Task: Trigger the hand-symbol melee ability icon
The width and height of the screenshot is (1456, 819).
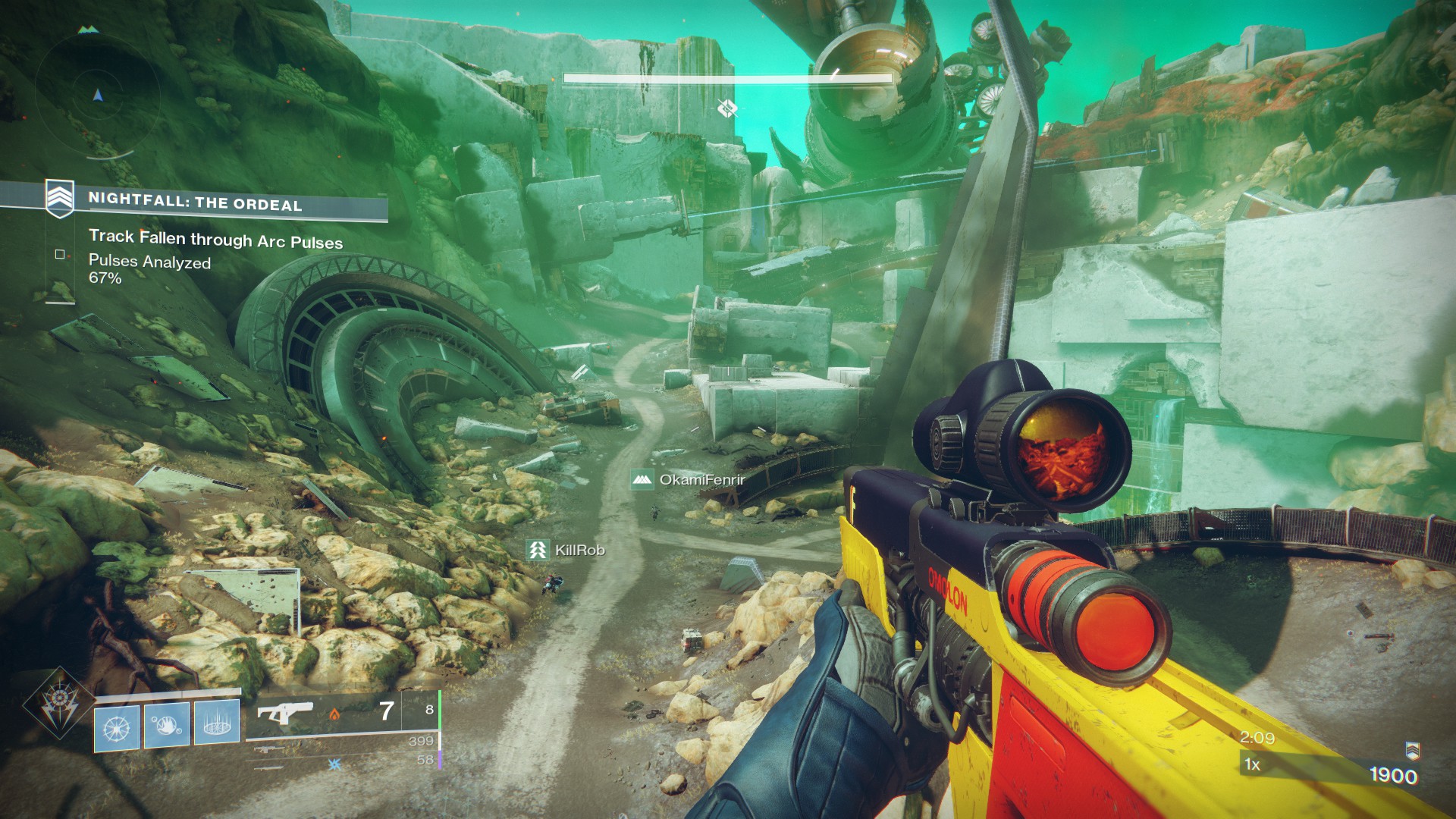Action: click(x=167, y=724)
